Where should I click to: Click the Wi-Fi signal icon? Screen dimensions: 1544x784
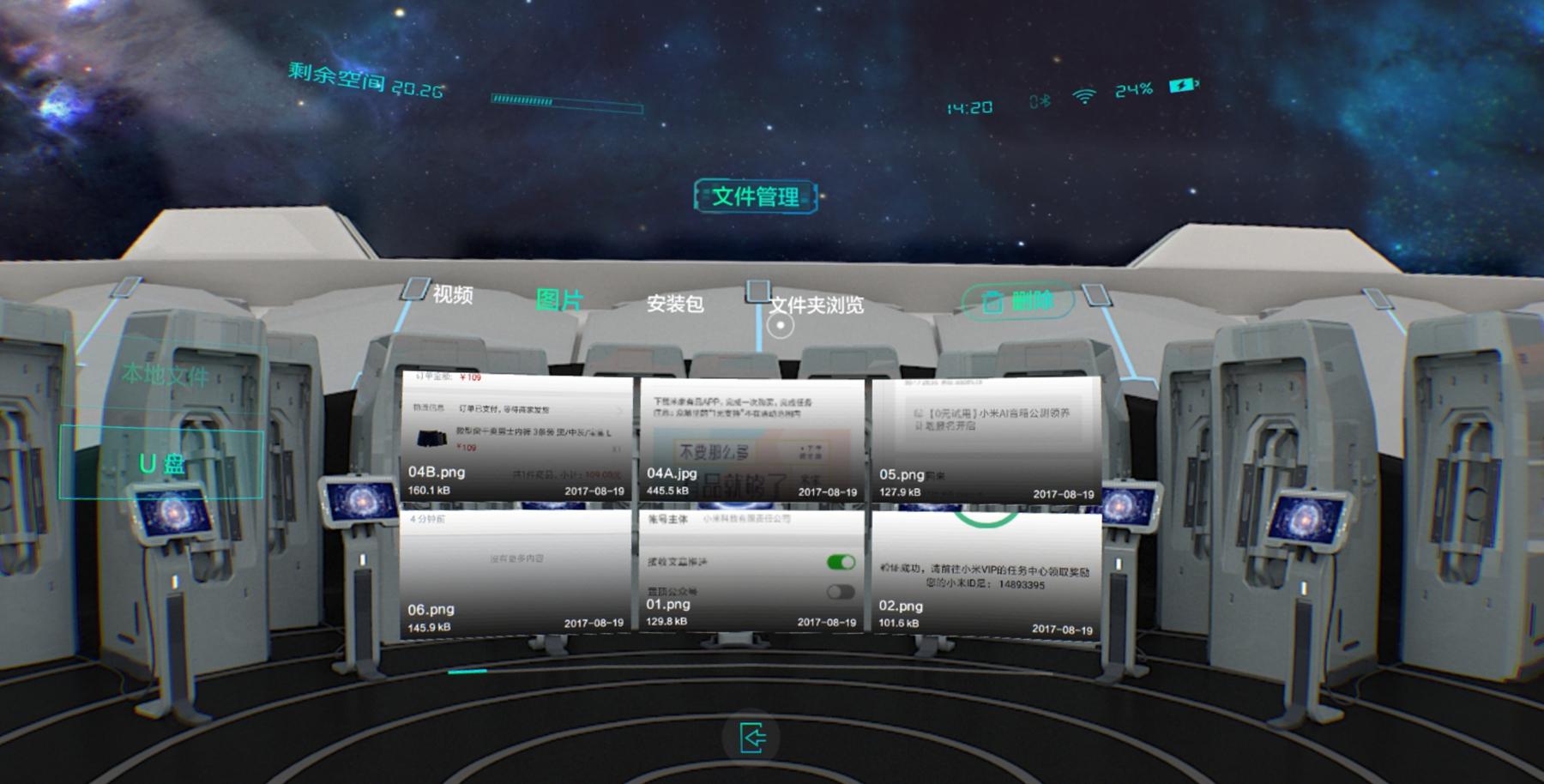[x=1083, y=98]
